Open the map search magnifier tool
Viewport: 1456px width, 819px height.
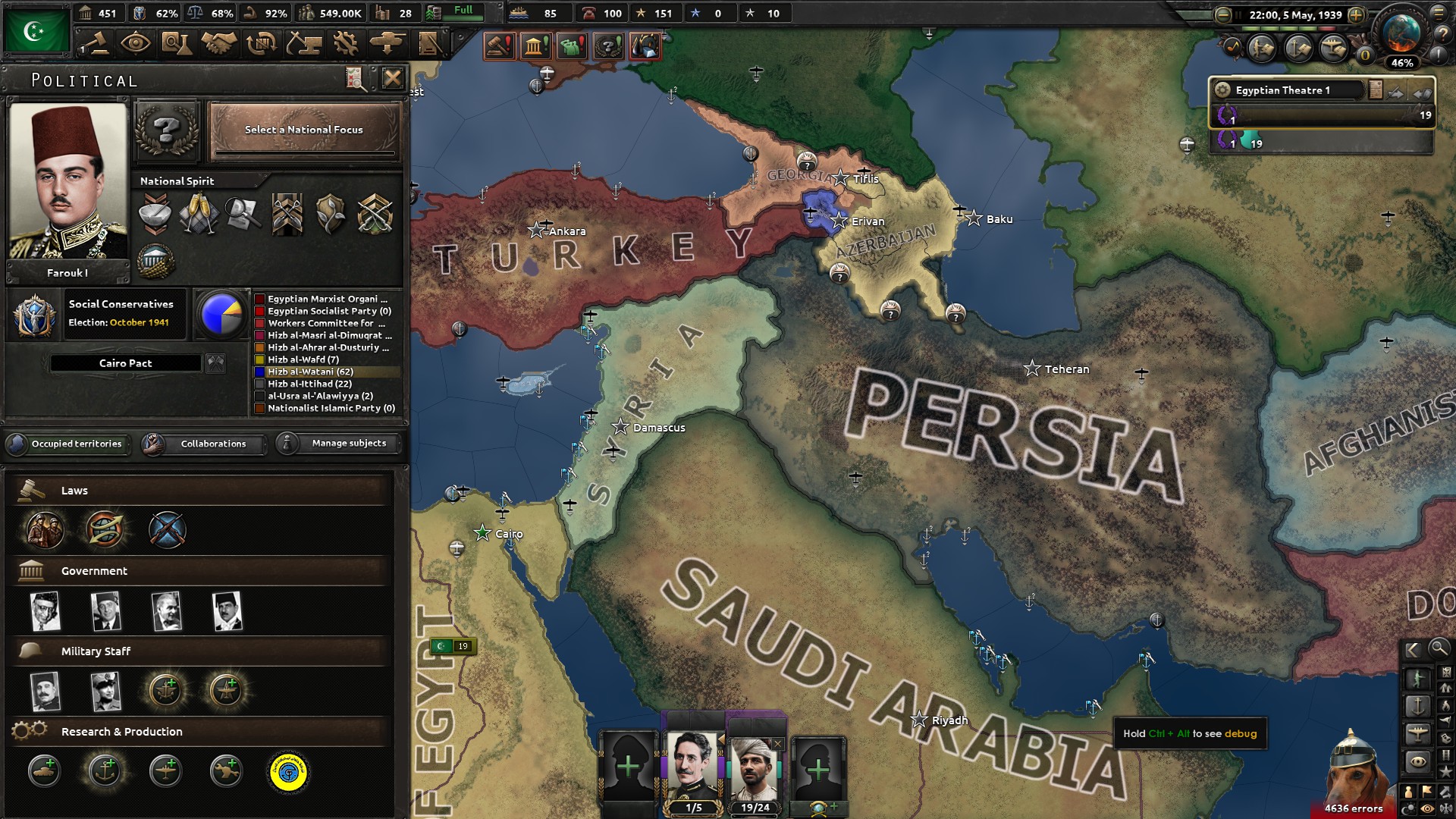(x=1439, y=650)
